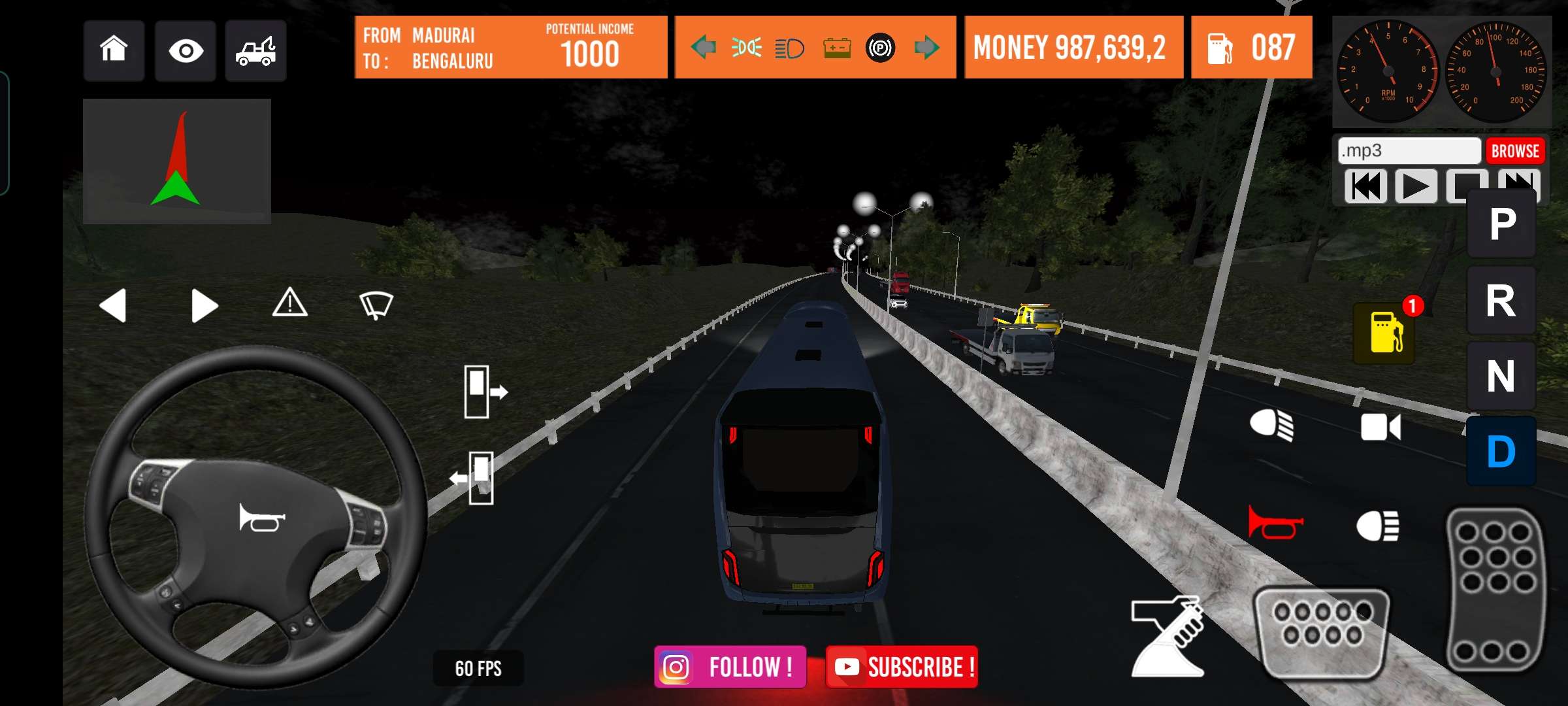Image resolution: width=1568 pixels, height=706 pixels.
Task: Sound the red horn
Action: pyautogui.click(x=1274, y=523)
